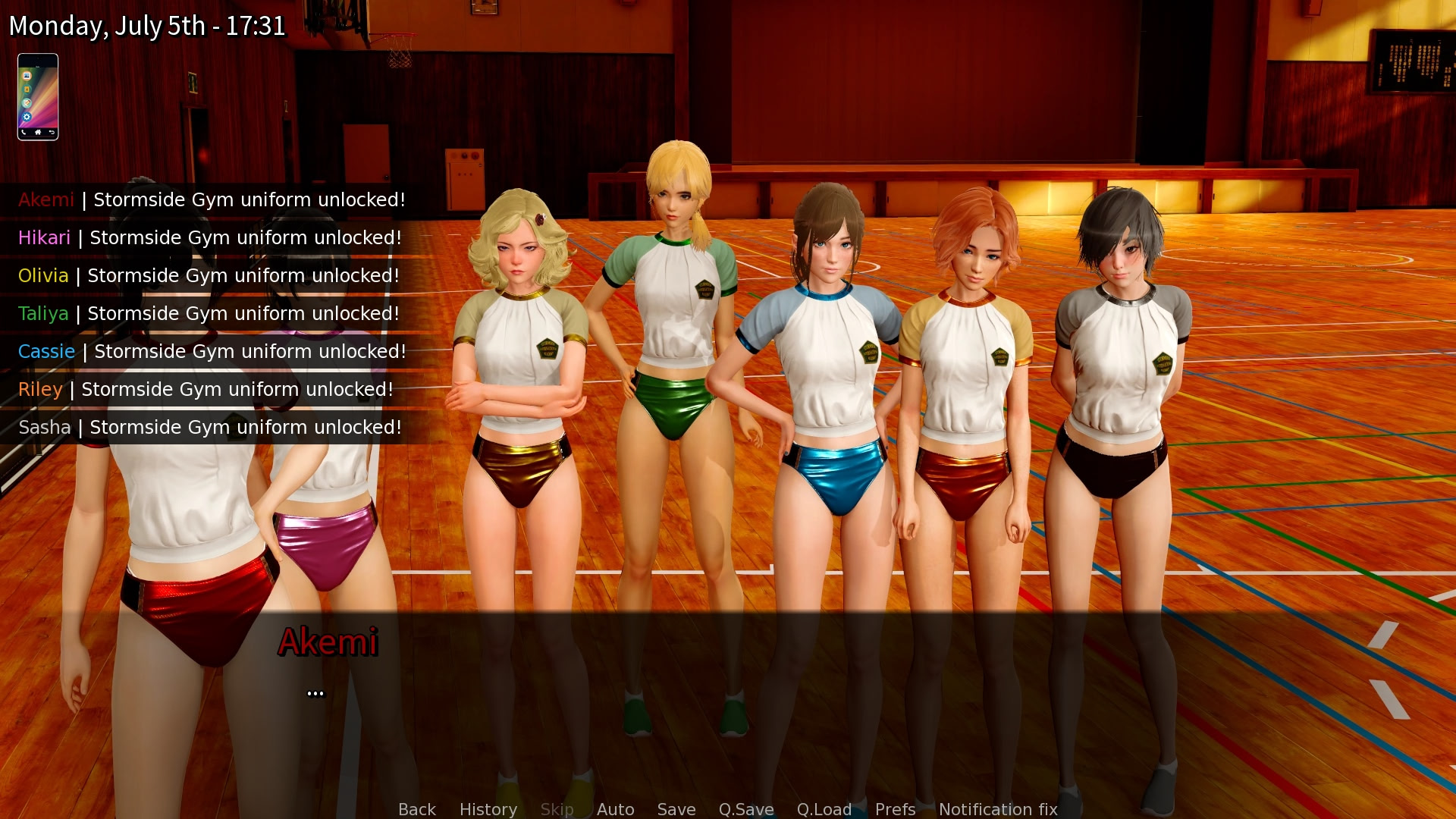
Task: Open Prefs settings
Action: click(x=895, y=809)
